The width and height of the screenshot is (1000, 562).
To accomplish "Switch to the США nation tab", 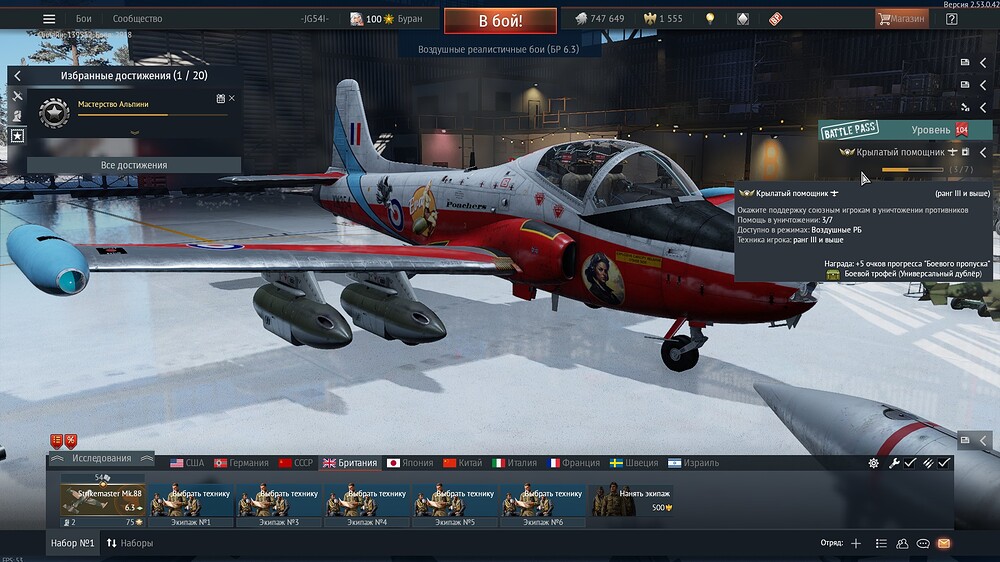I will [187, 463].
